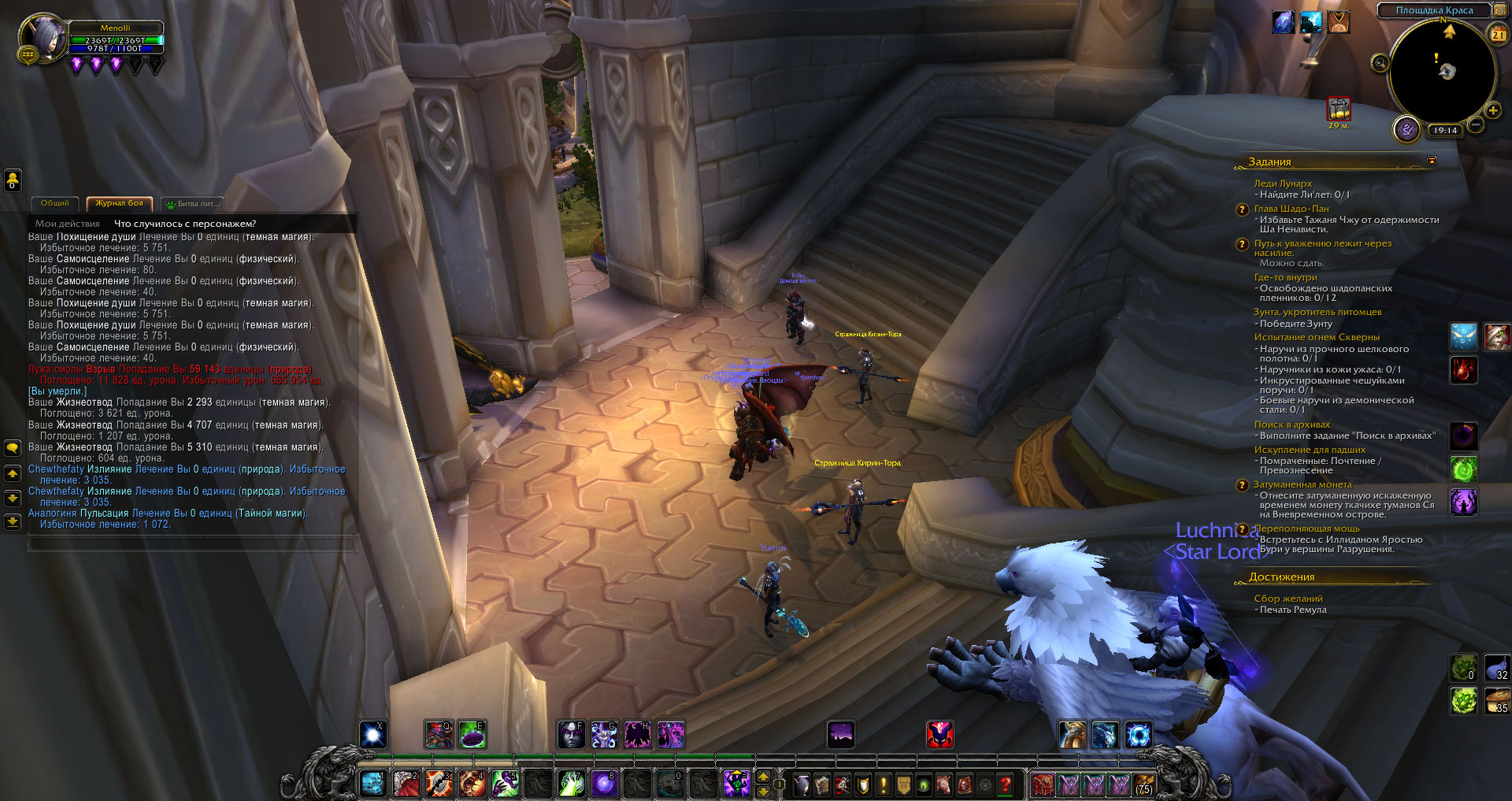Zoom in the minimap with the plus button
Image resolution: width=1512 pixels, height=801 pixels.
(1493, 111)
